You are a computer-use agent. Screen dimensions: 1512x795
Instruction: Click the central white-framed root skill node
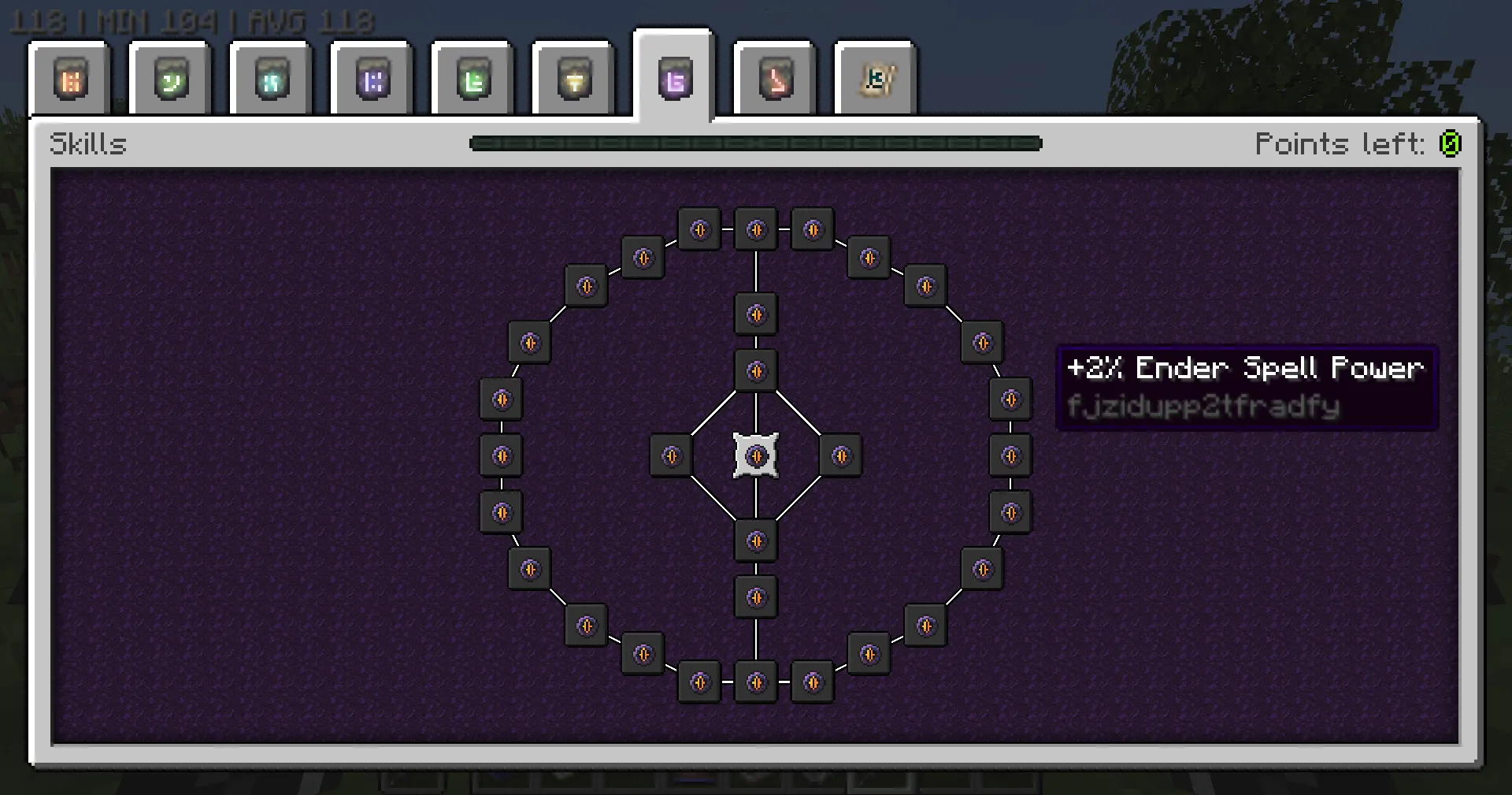point(755,455)
